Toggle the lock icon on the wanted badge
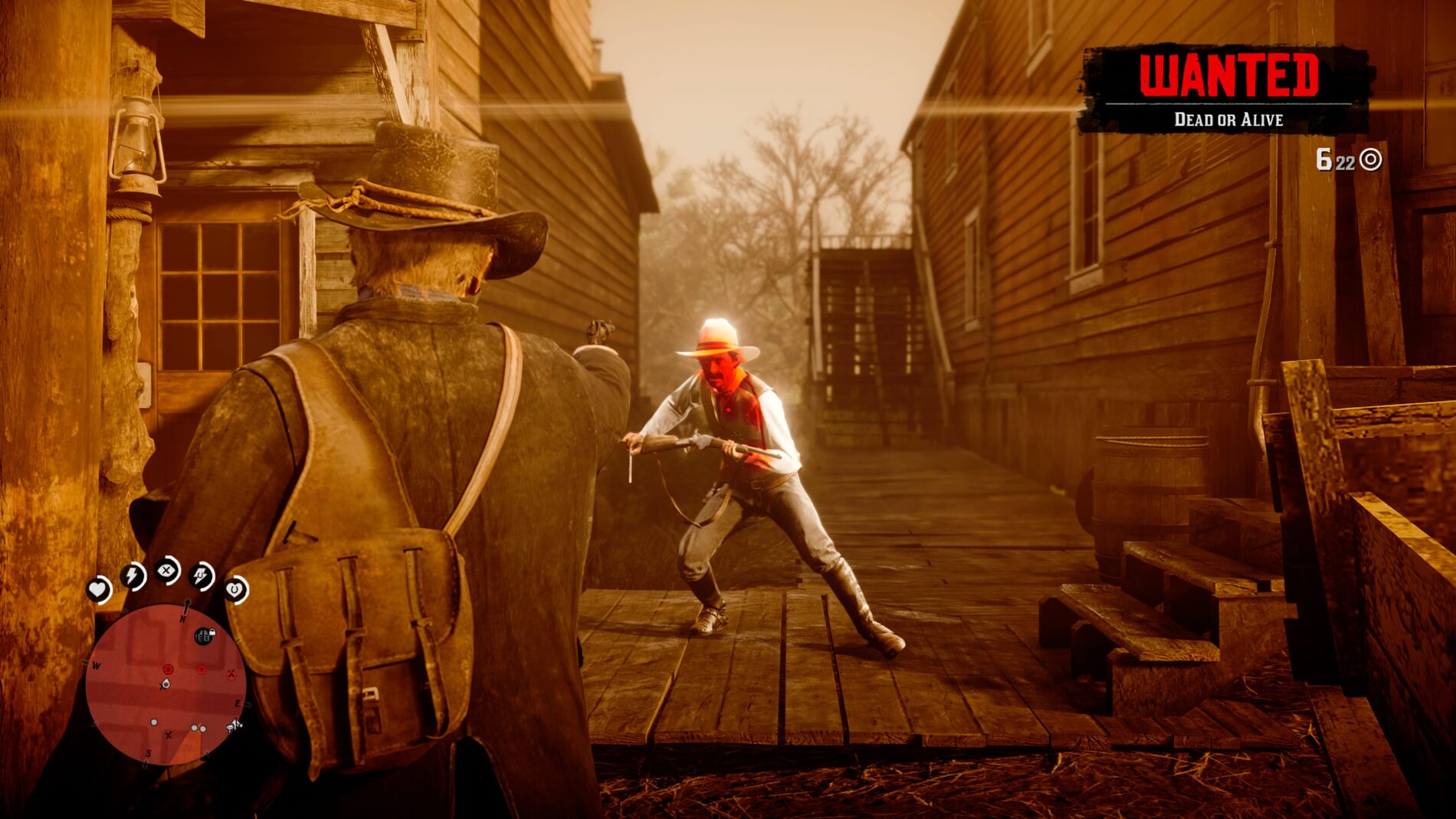 pyautogui.click(x=213, y=631)
